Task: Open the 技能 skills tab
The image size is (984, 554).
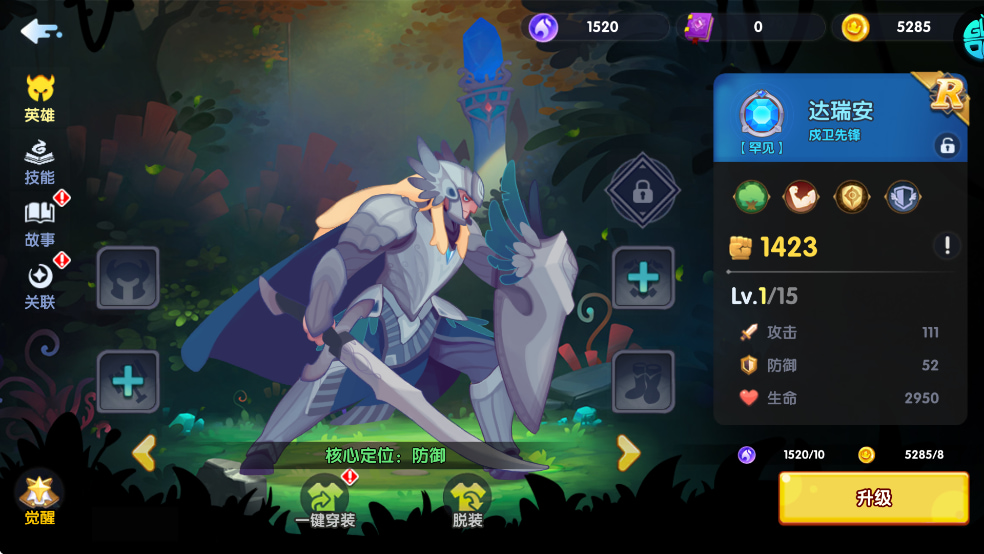Action: 40,163
